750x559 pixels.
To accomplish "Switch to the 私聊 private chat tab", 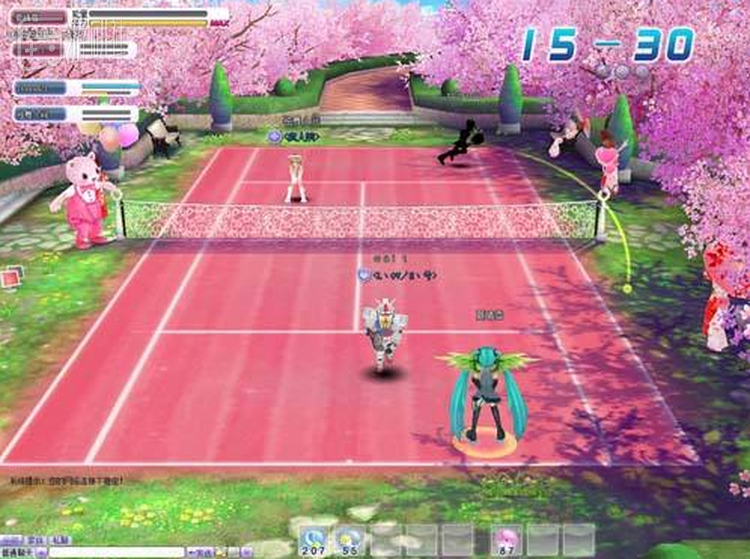I will 59,539.
